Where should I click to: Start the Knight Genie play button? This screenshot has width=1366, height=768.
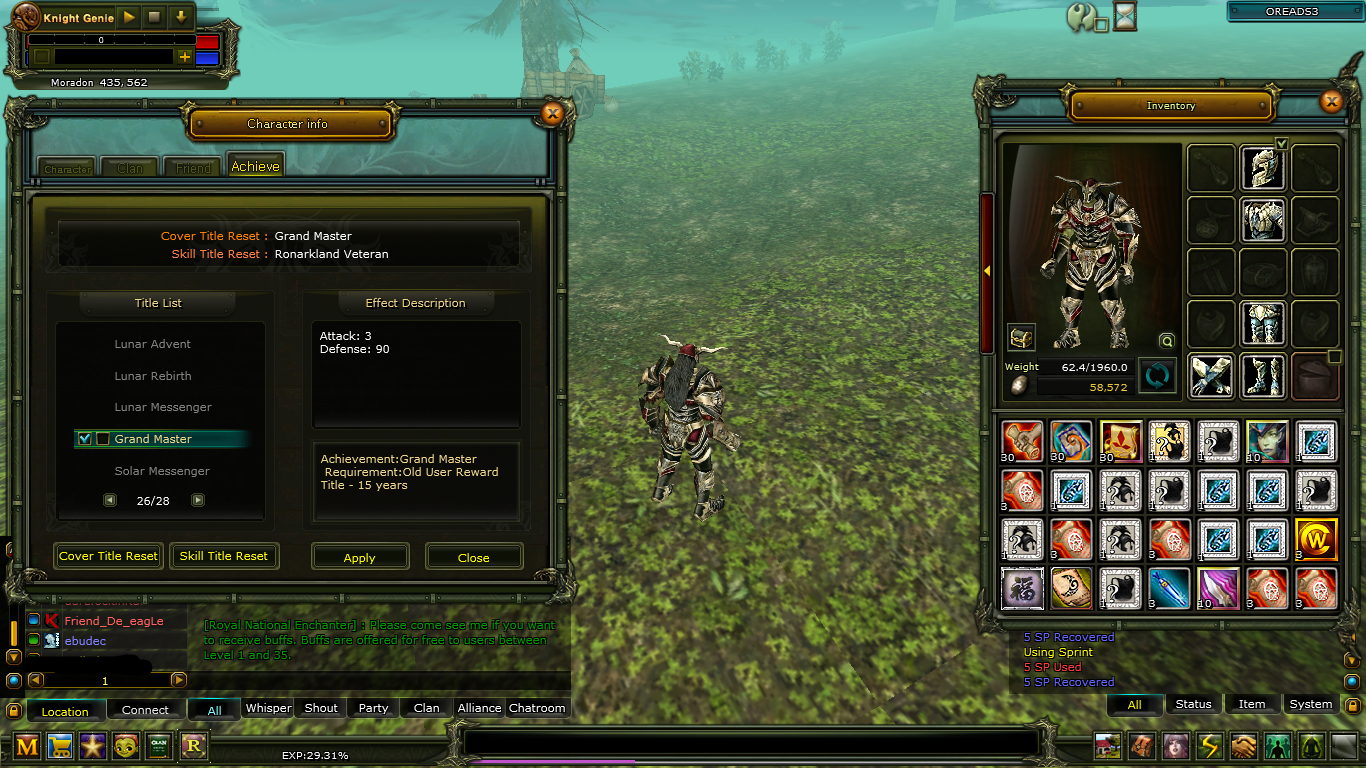[x=129, y=18]
